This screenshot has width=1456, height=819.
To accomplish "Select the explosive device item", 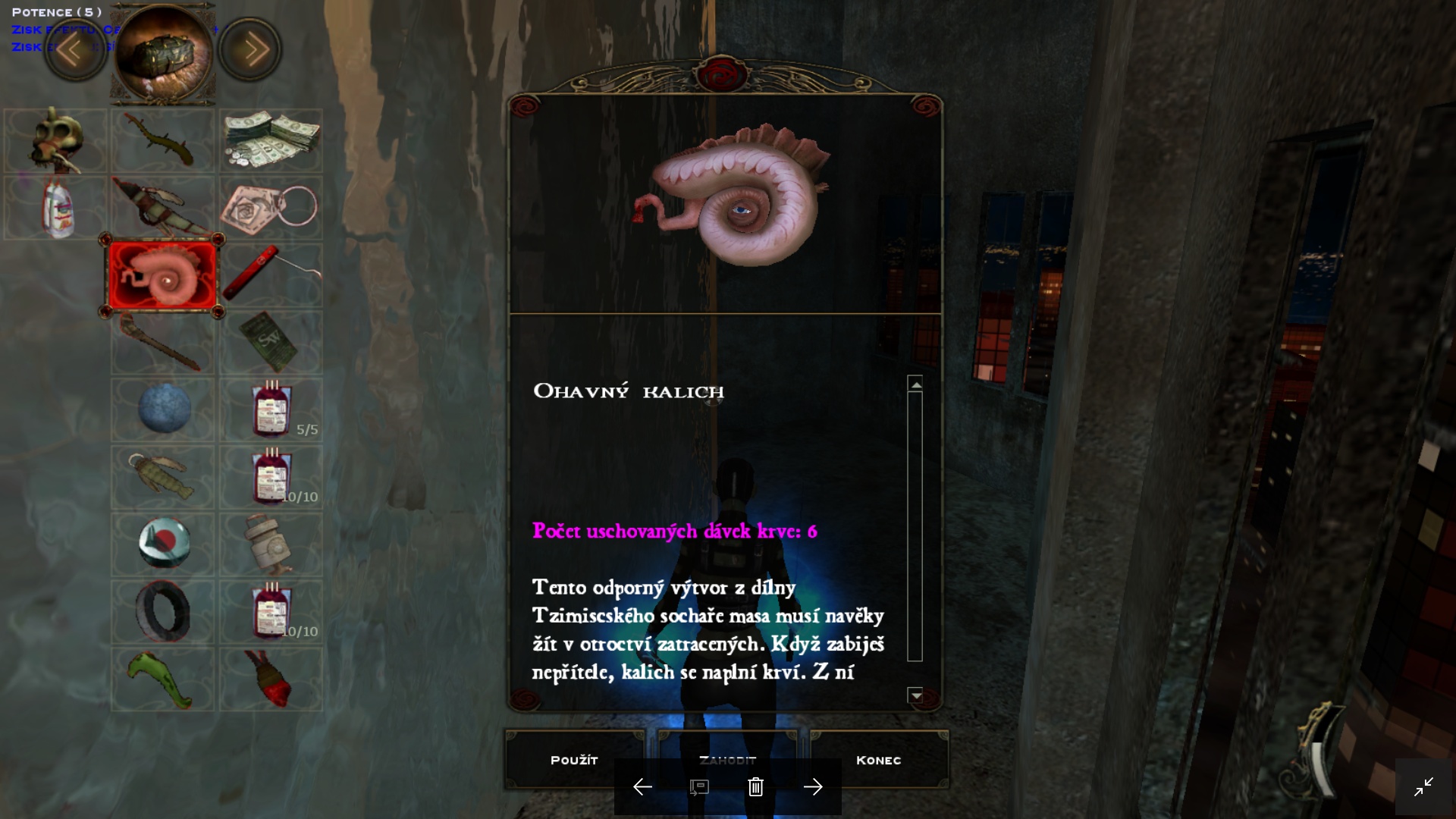I will [x=270, y=544].
